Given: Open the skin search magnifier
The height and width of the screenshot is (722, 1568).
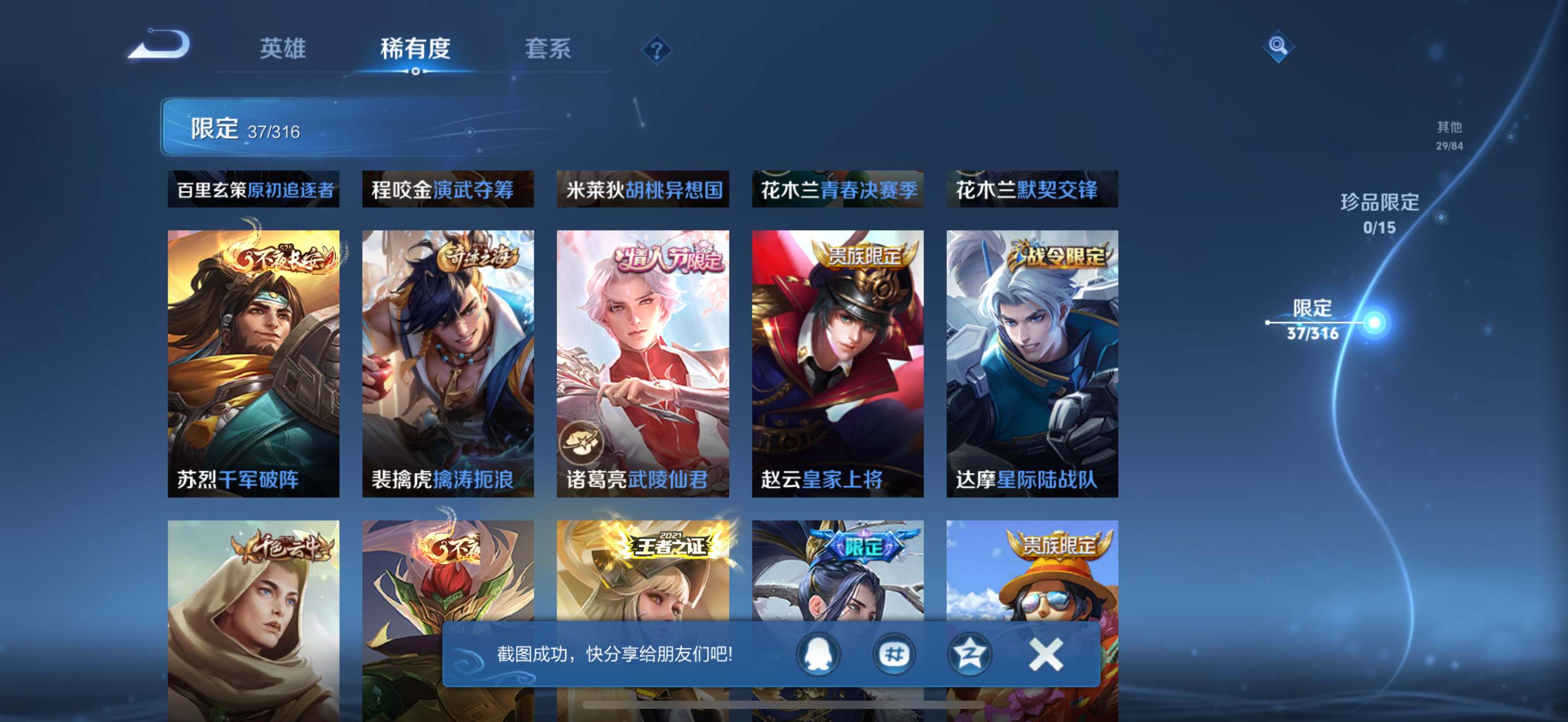Looking at the screenshot, I should coord(1277,46).
